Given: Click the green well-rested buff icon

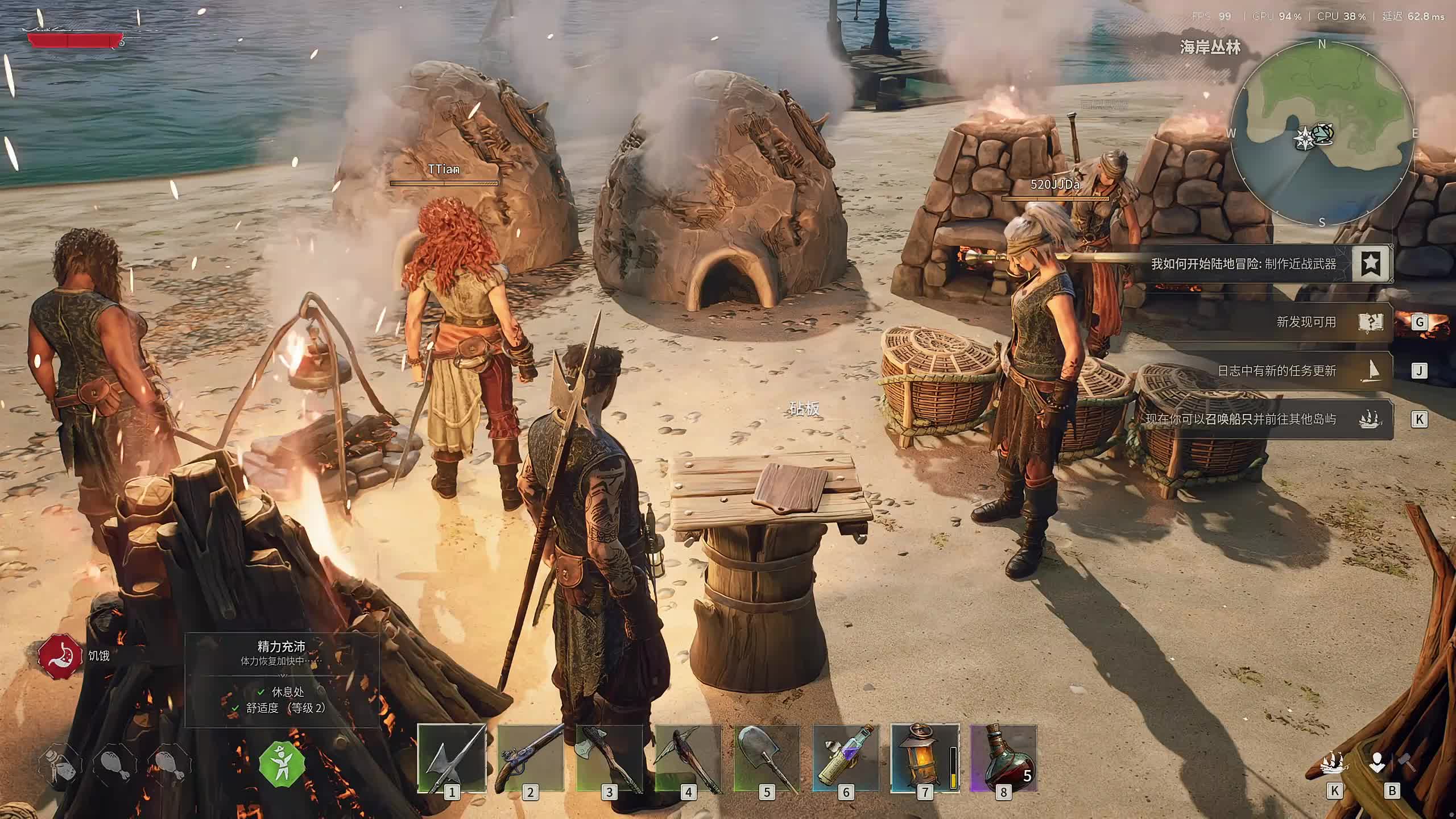Looking at the screenshot, I should coord(282,764).
